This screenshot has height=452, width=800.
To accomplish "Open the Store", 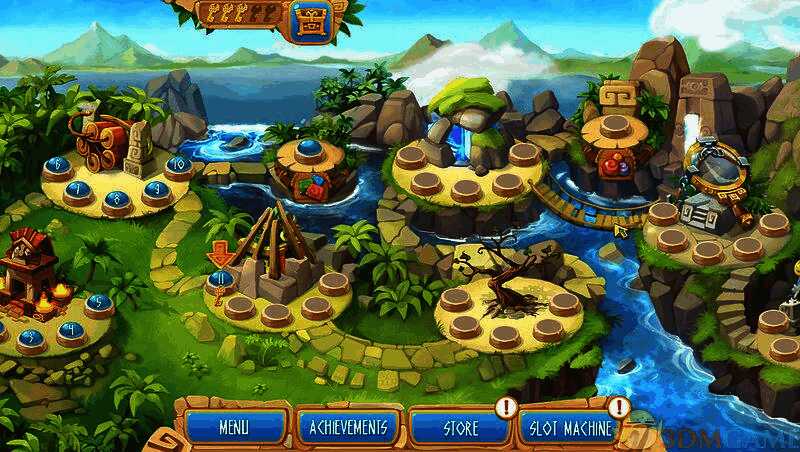I will tap(459, 428).
